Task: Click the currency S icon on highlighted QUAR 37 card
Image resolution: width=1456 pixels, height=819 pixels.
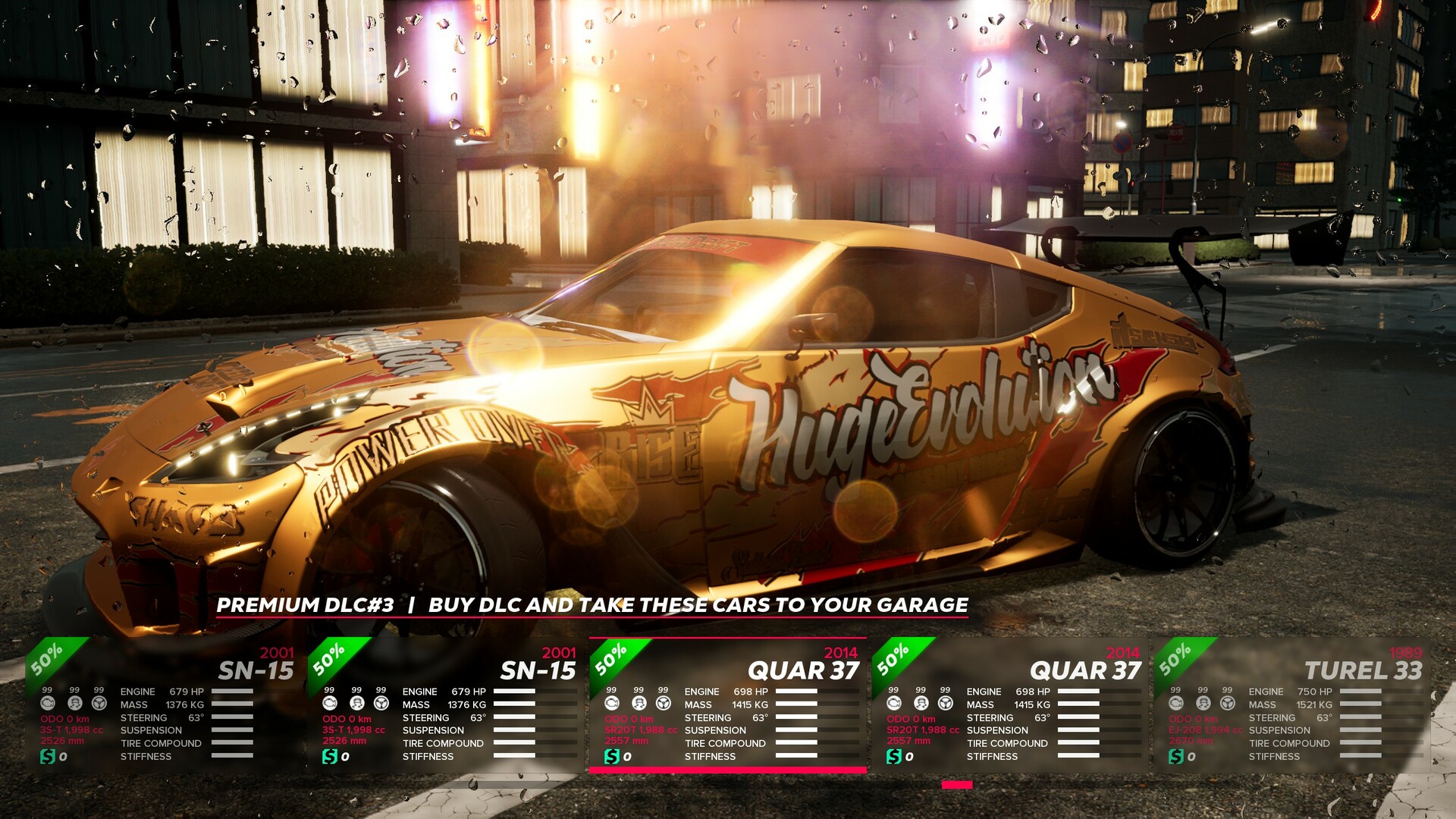Action: coord(613,756)
